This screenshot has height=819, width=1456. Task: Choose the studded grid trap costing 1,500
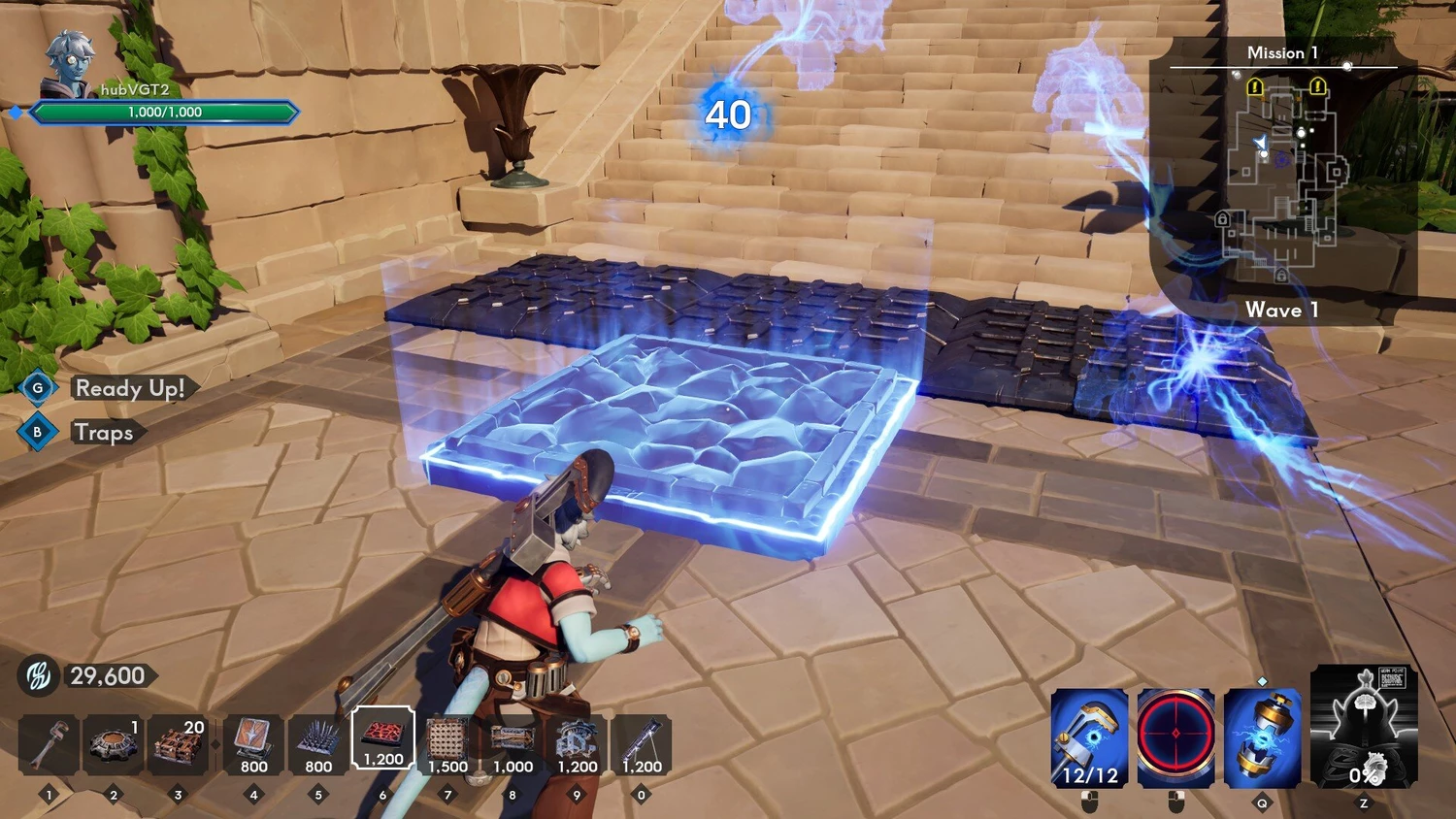click(447, 744)
